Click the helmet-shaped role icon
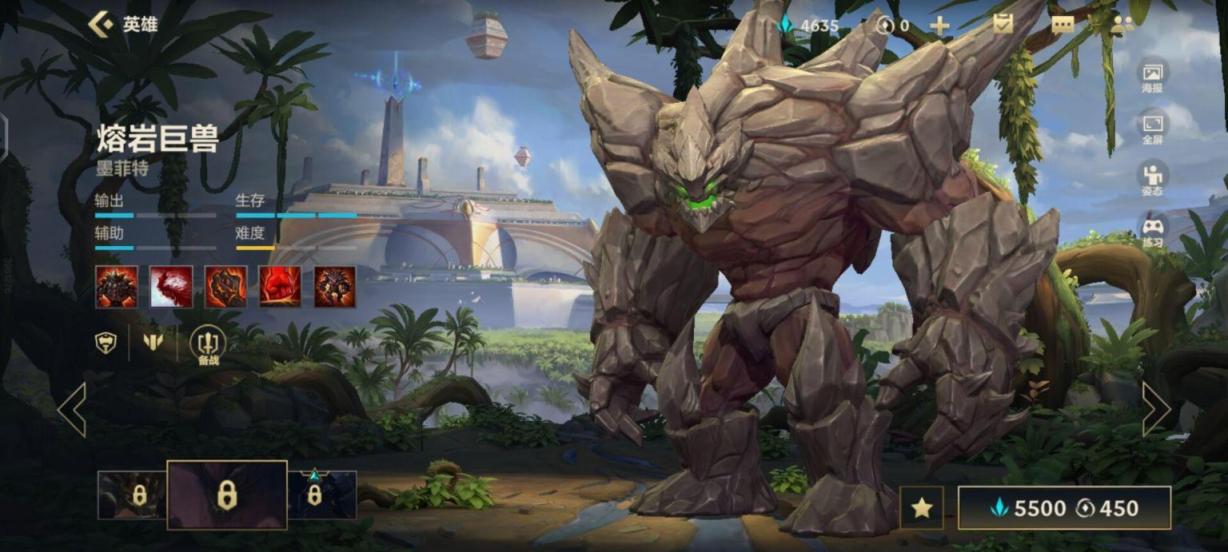This screenshot has height=552, width=1228. coord(105,343)
